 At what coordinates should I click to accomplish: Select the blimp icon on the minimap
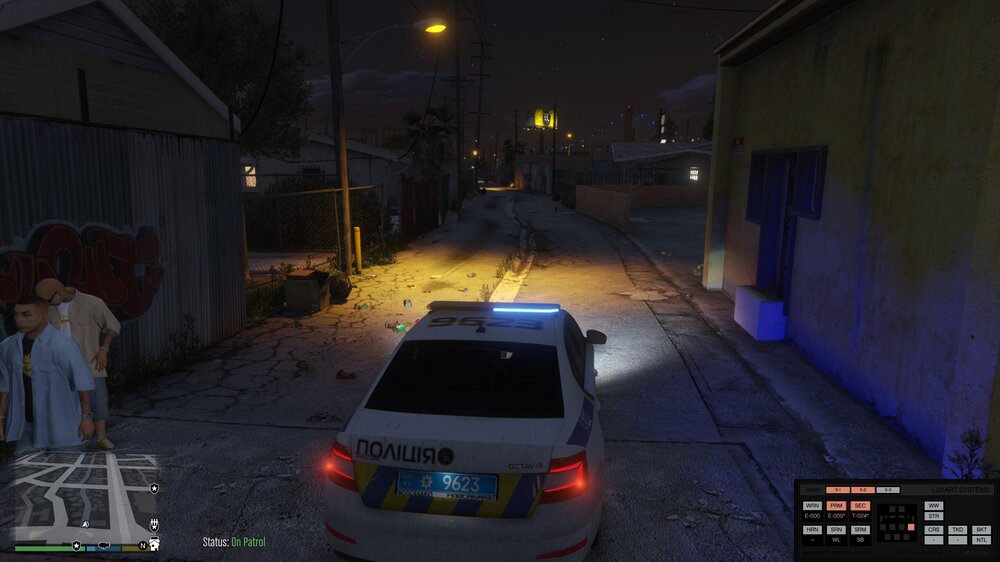click(x=104, y=545)
